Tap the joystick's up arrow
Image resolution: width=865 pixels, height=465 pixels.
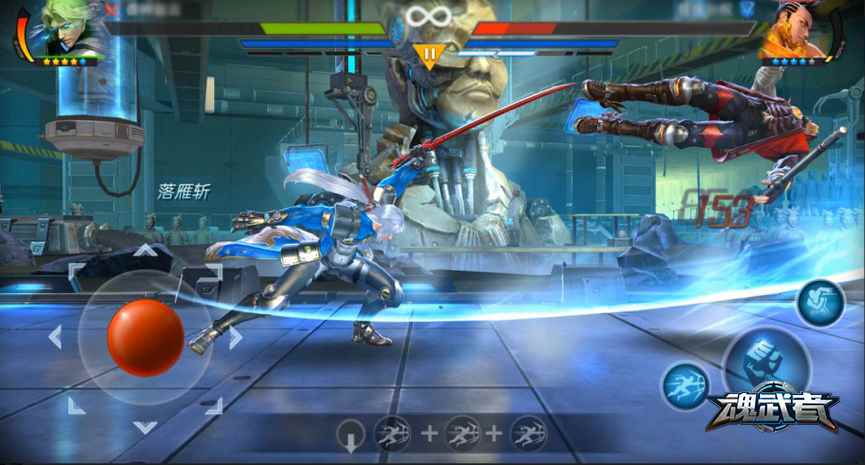(x=145, y=250)
